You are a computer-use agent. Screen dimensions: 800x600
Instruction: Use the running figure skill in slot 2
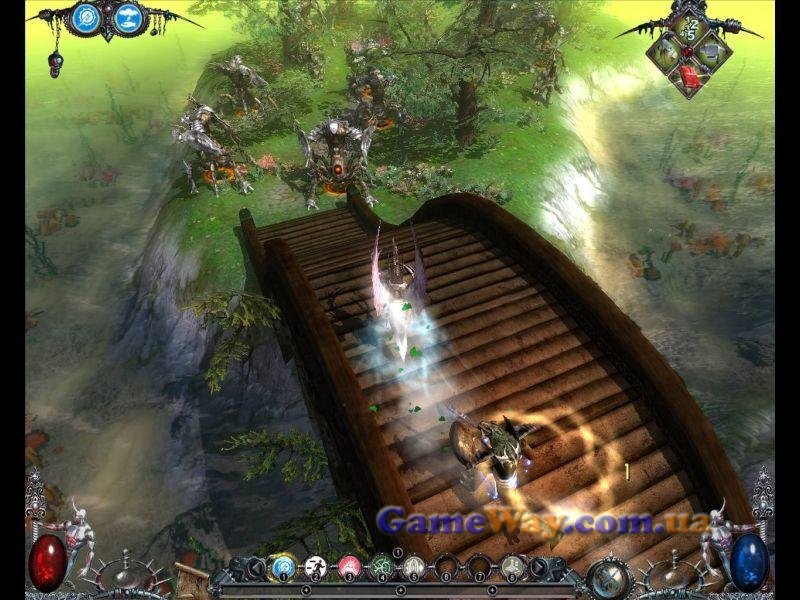[x=316, y=568]
